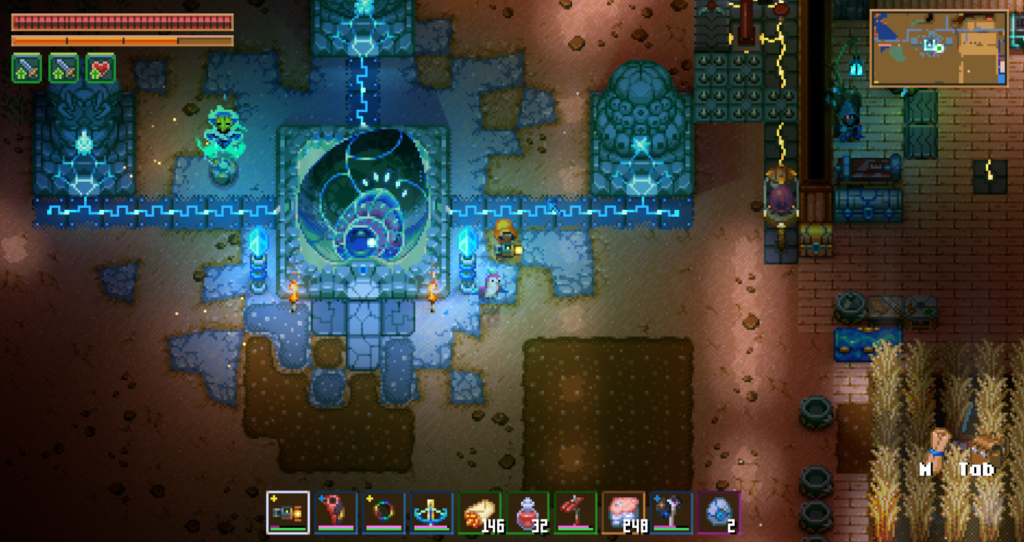Equip the blue and gold bow slot
This screenshot has height=542, width=1024.
[x=431, y=513]
